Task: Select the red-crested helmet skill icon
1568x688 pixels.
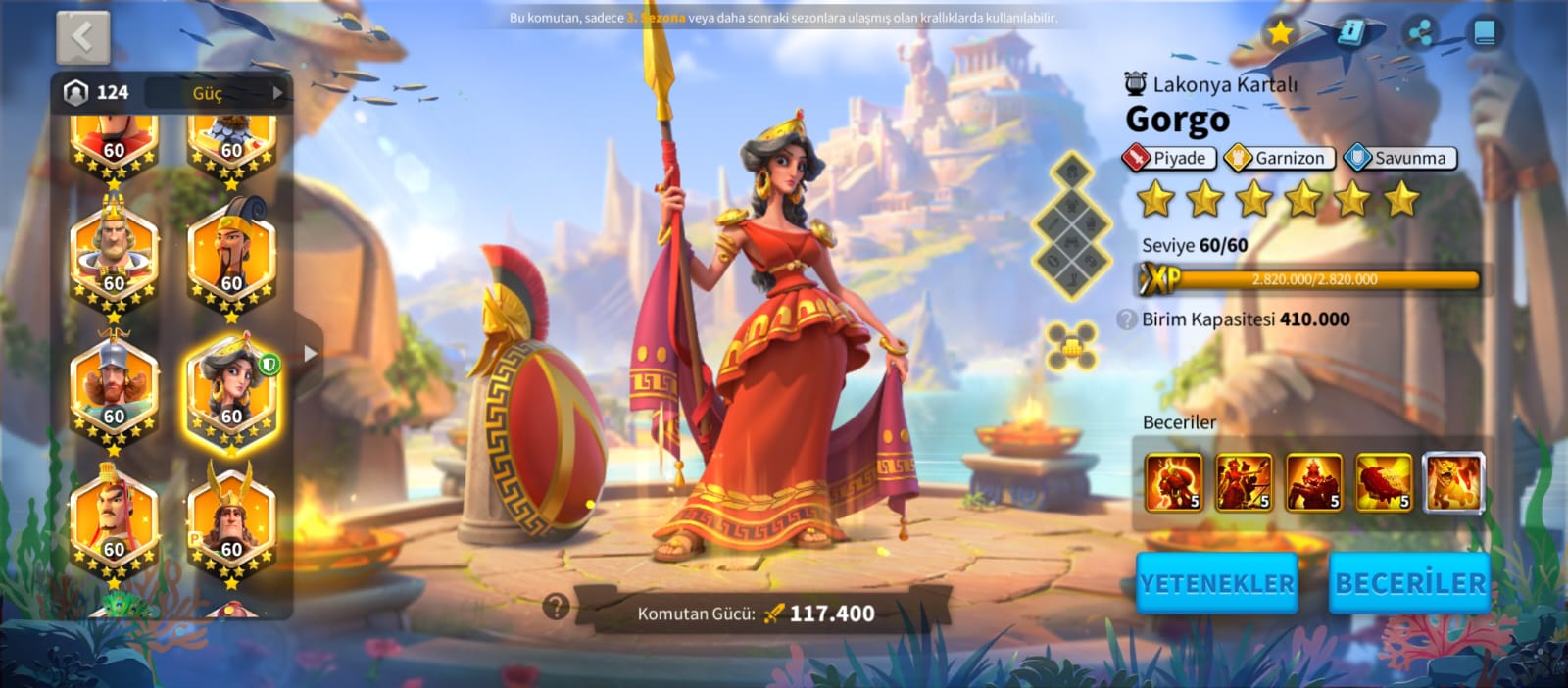Action: pyautogui.click(x=1384, y=483)
